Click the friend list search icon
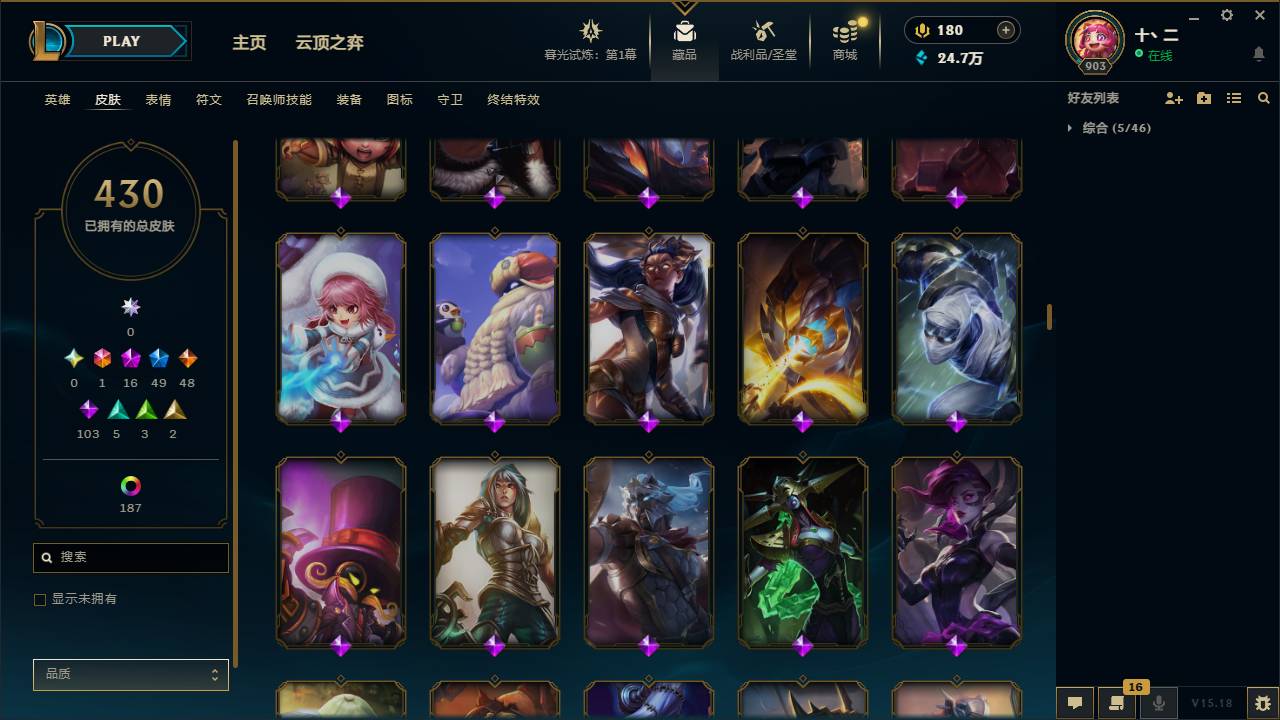1280x720 pixels. click(1264, 98)
